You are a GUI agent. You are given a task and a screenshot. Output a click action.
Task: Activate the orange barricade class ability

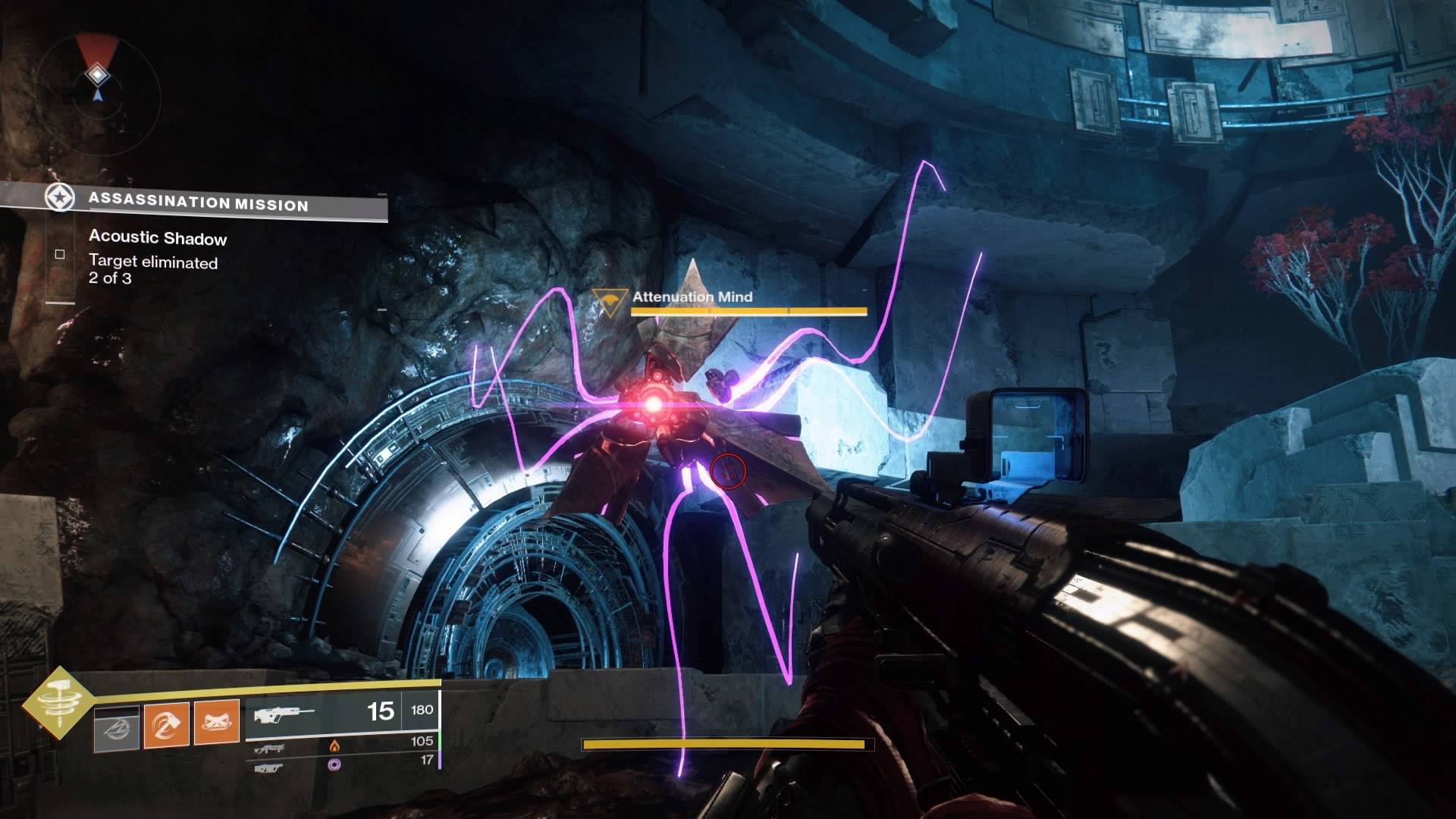click(217, 723)
